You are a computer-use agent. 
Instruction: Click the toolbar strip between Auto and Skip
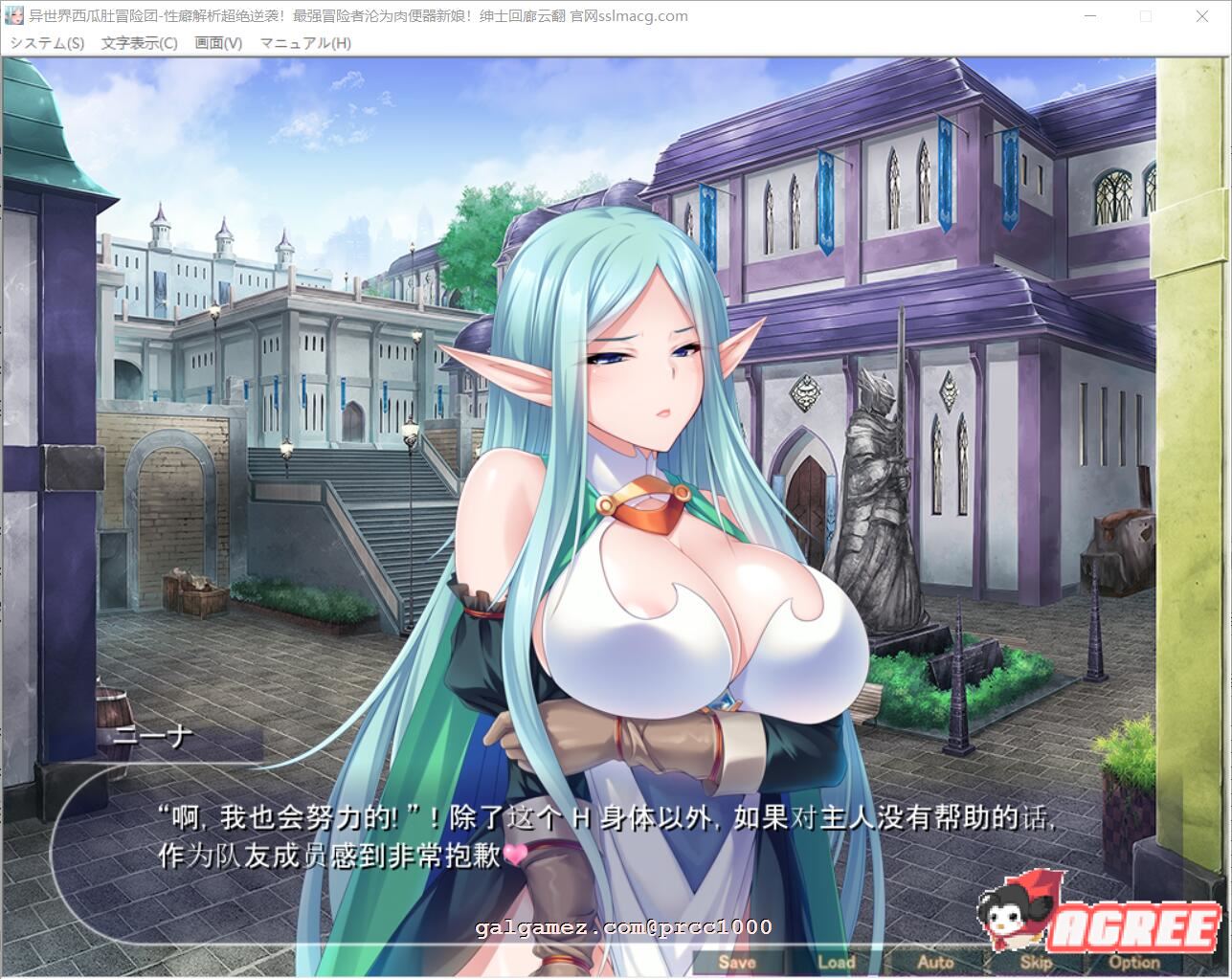click(x=986, y=963)
